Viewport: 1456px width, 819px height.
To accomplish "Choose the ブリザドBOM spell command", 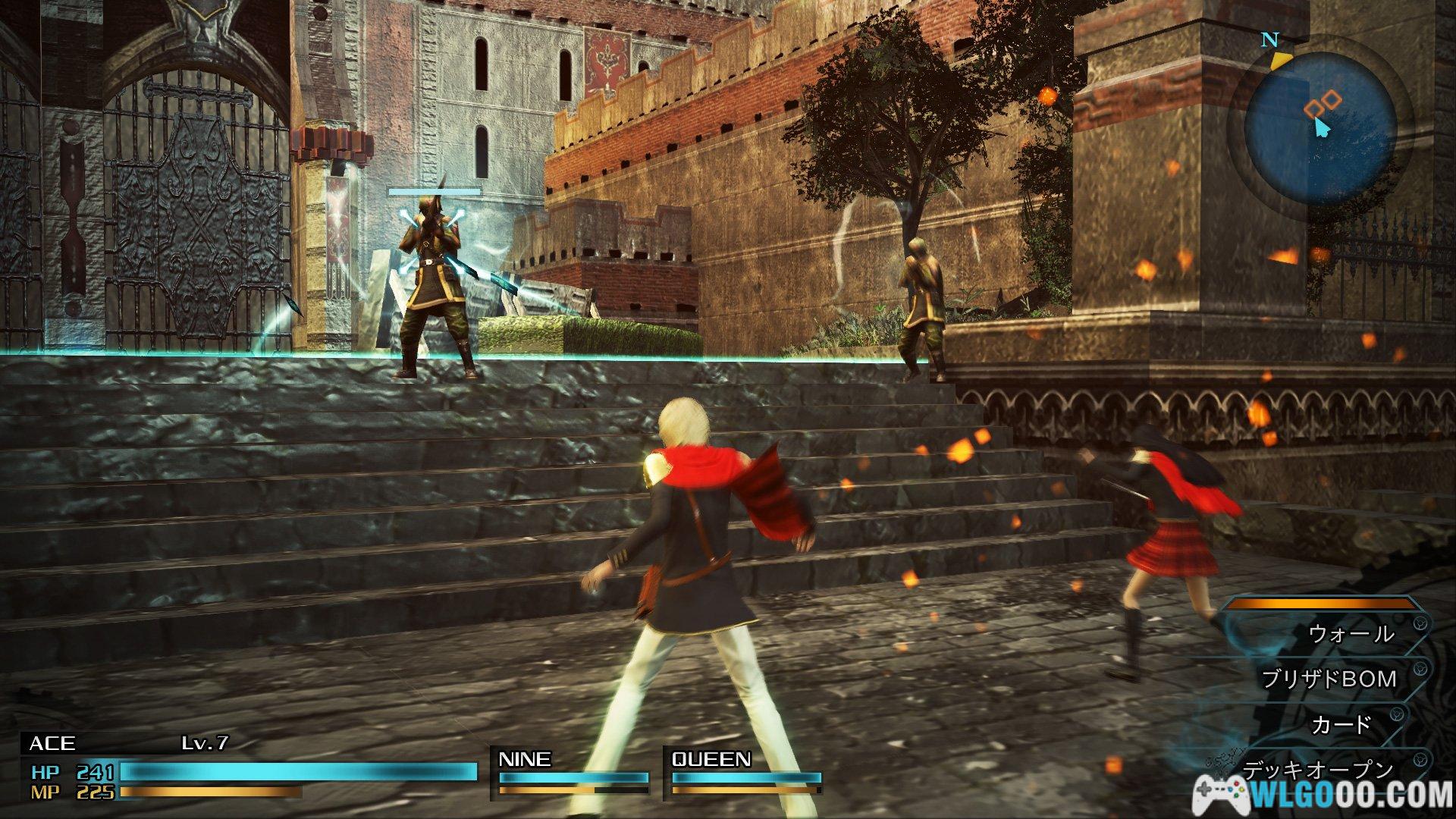I will tap(1329, 679).
